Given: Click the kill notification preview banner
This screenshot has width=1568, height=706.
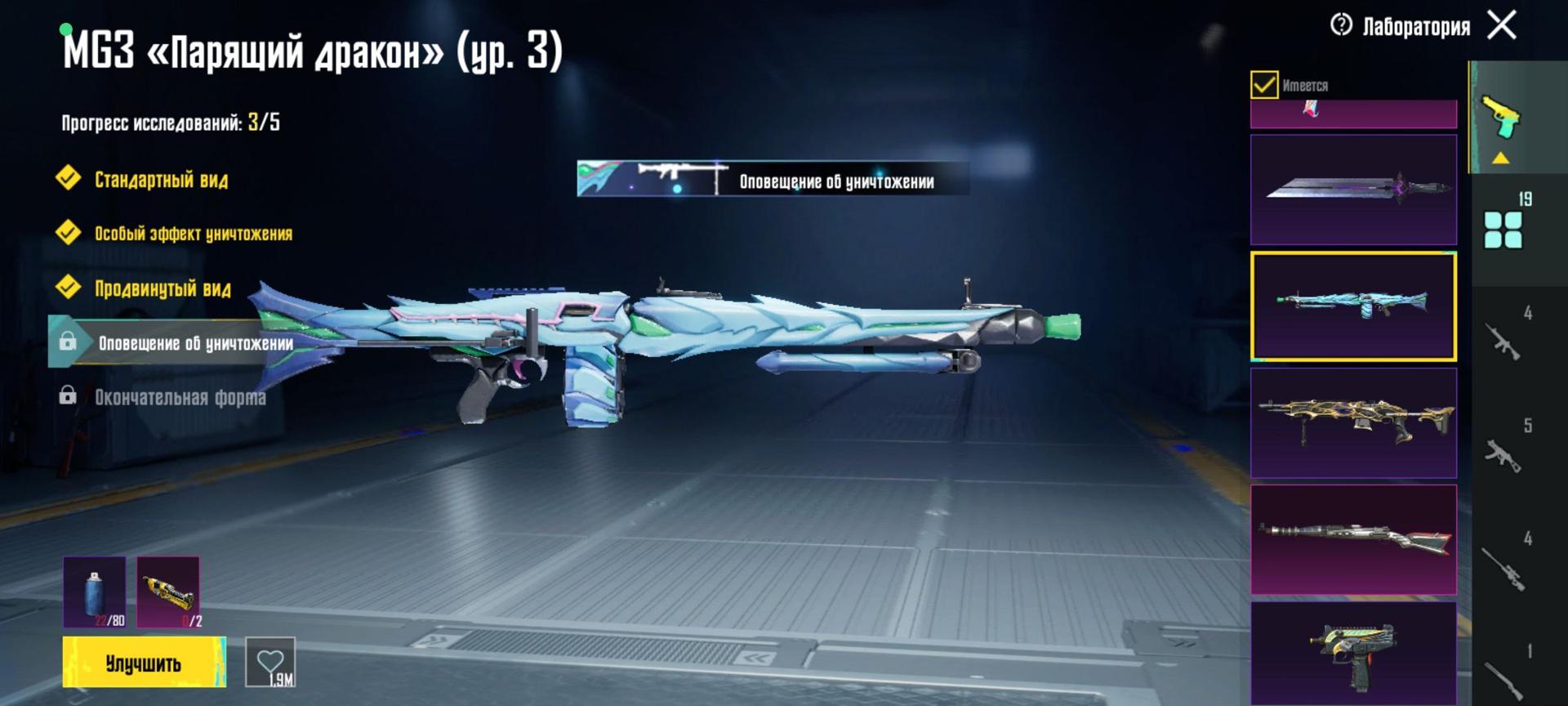Looking at the screenshot, I should click(773, 179).
